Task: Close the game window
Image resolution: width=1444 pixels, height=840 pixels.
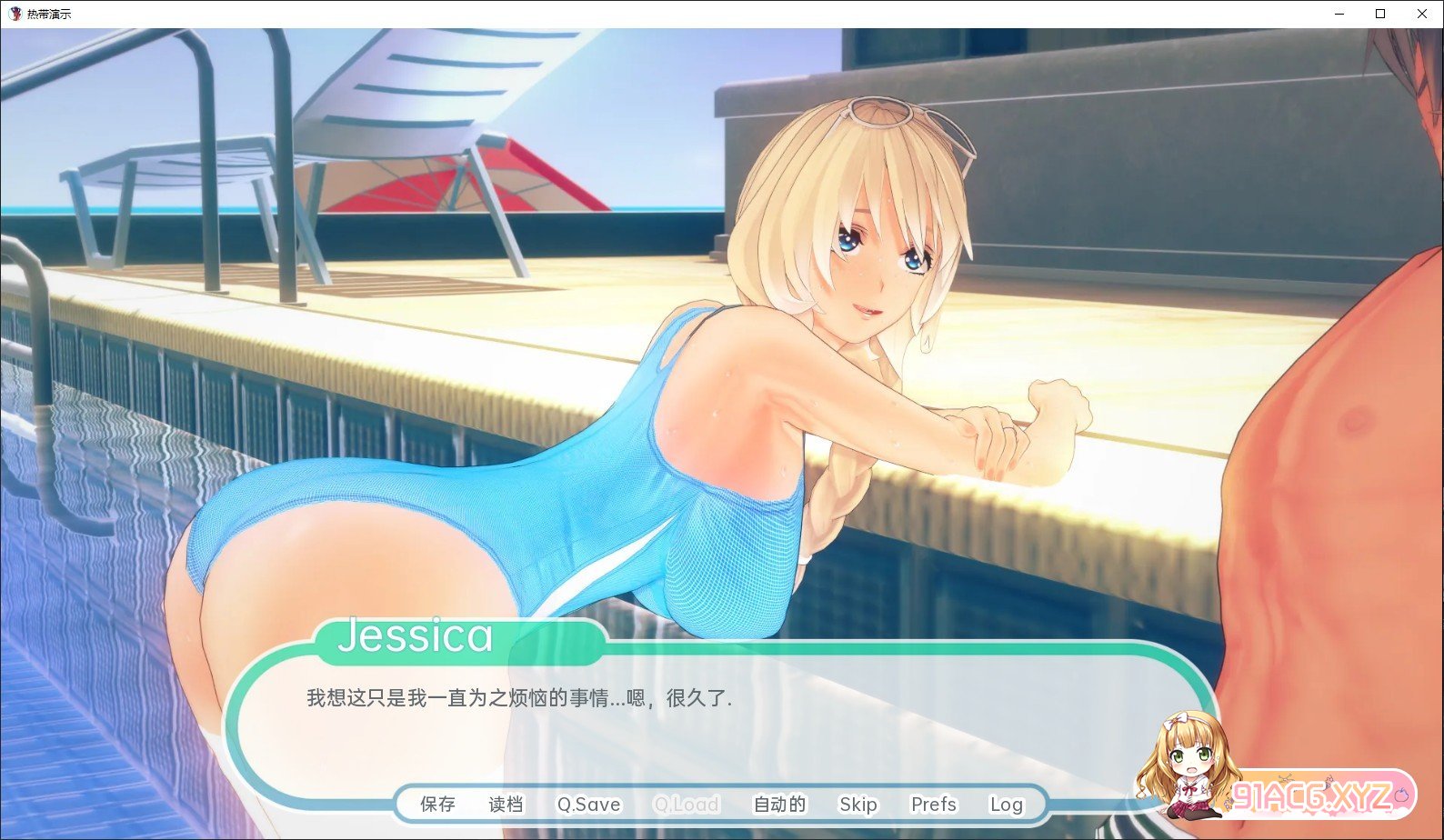Action: click(1422, 14)
